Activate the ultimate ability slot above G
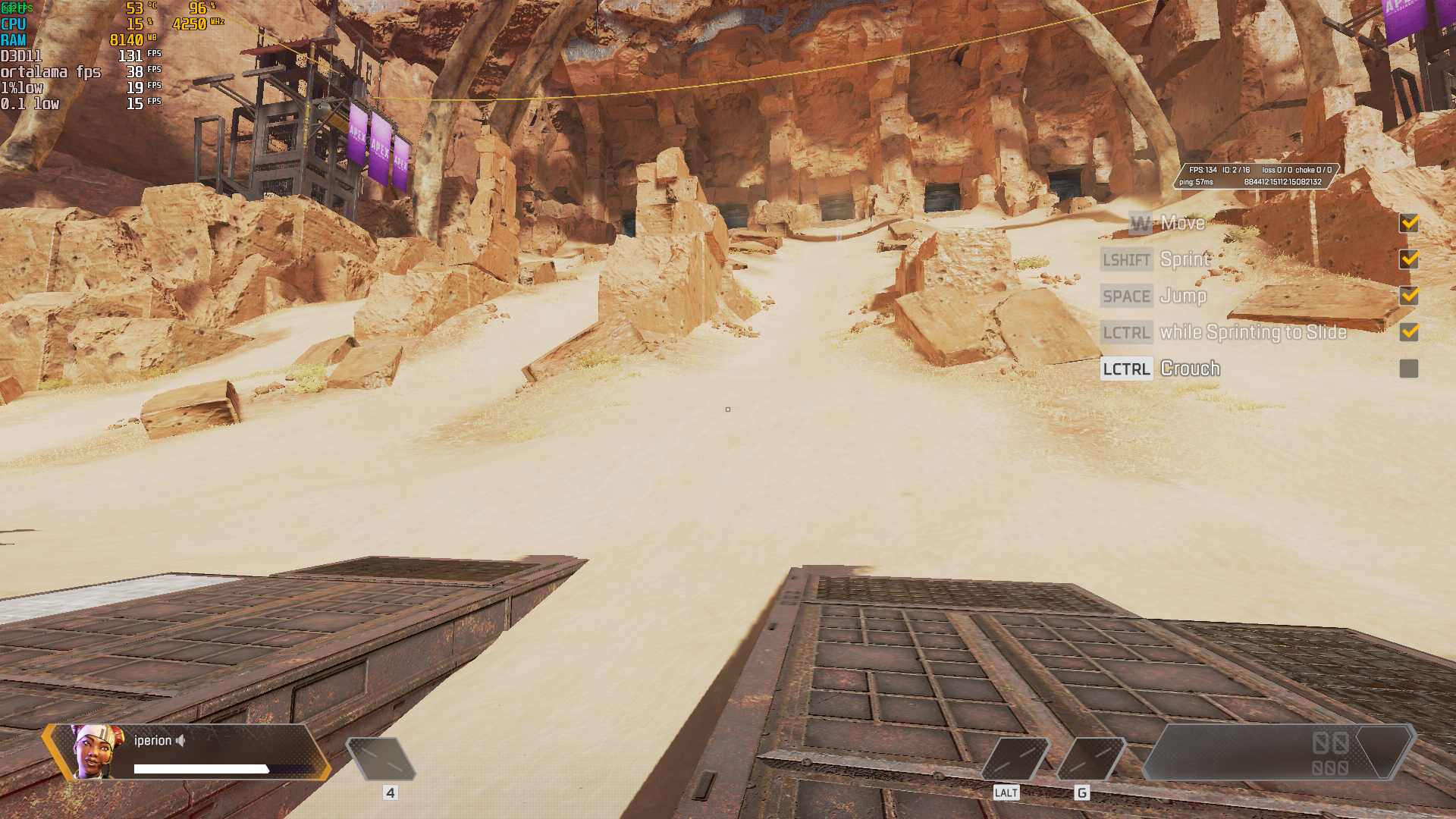This screenshot has width=1456, height=819. pos(1090,758)
